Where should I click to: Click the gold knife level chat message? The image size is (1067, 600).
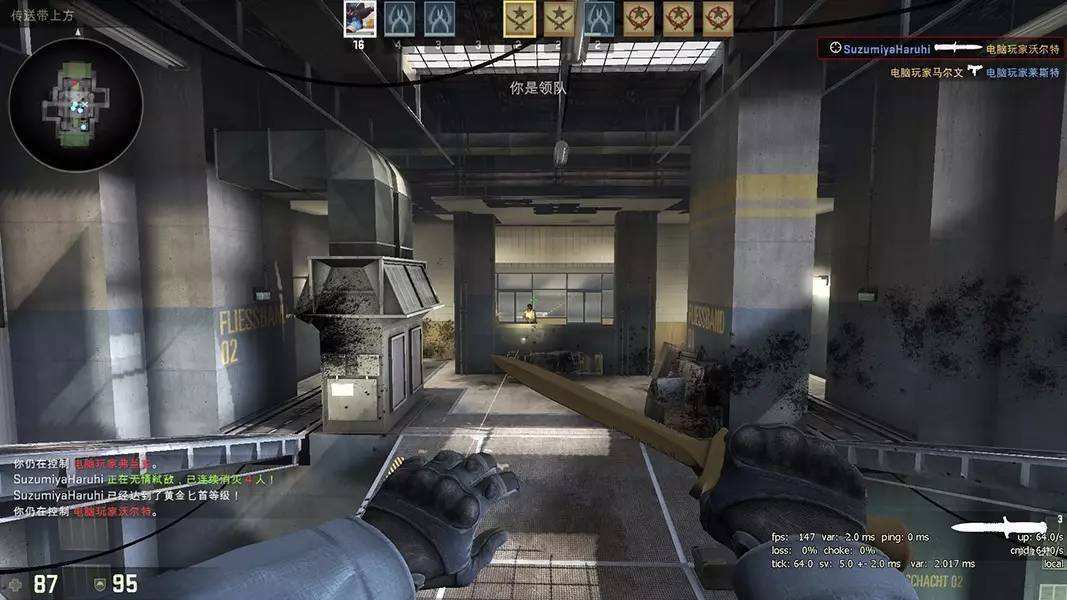click(x=126, y=495)
